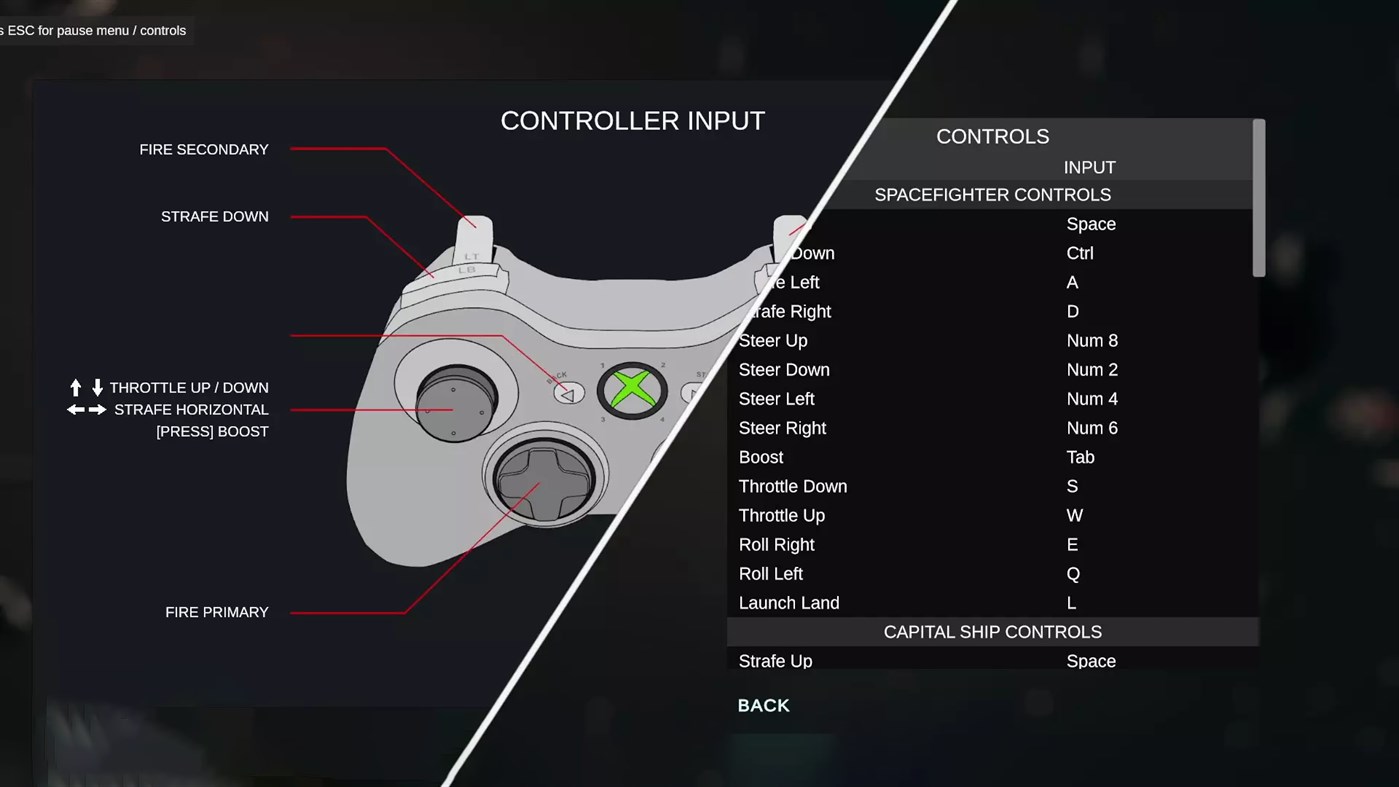Screen dimensions: 1399x787
Task: Select the Launch Land control row
Action: [x=789, y=602]
